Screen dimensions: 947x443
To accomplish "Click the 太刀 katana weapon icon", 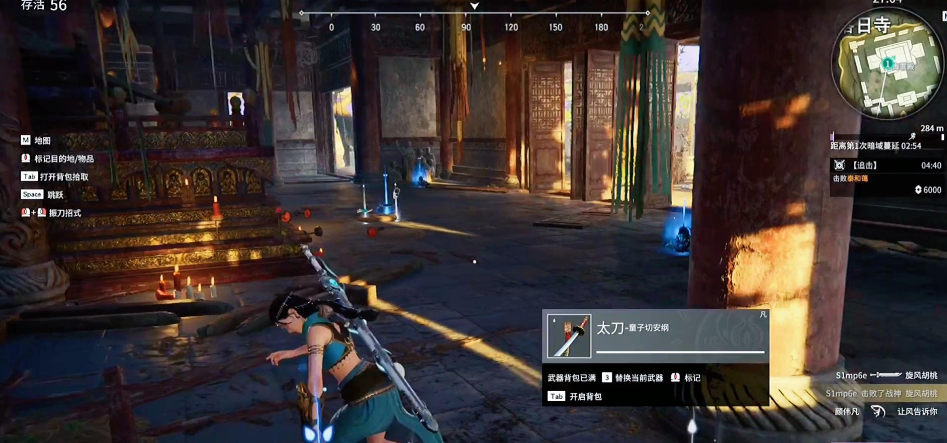I will tap(570, 336).
